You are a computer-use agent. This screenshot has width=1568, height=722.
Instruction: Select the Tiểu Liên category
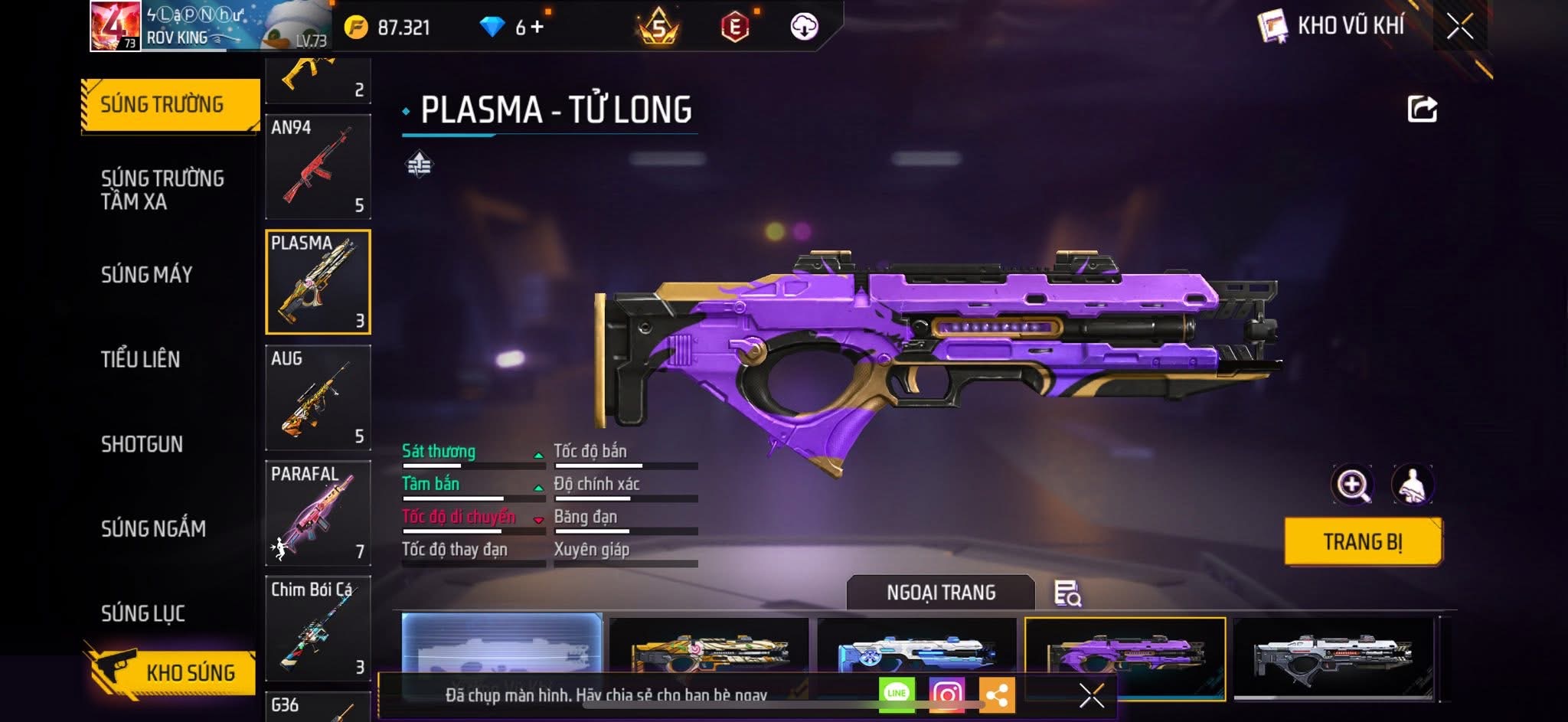[140, 359]
